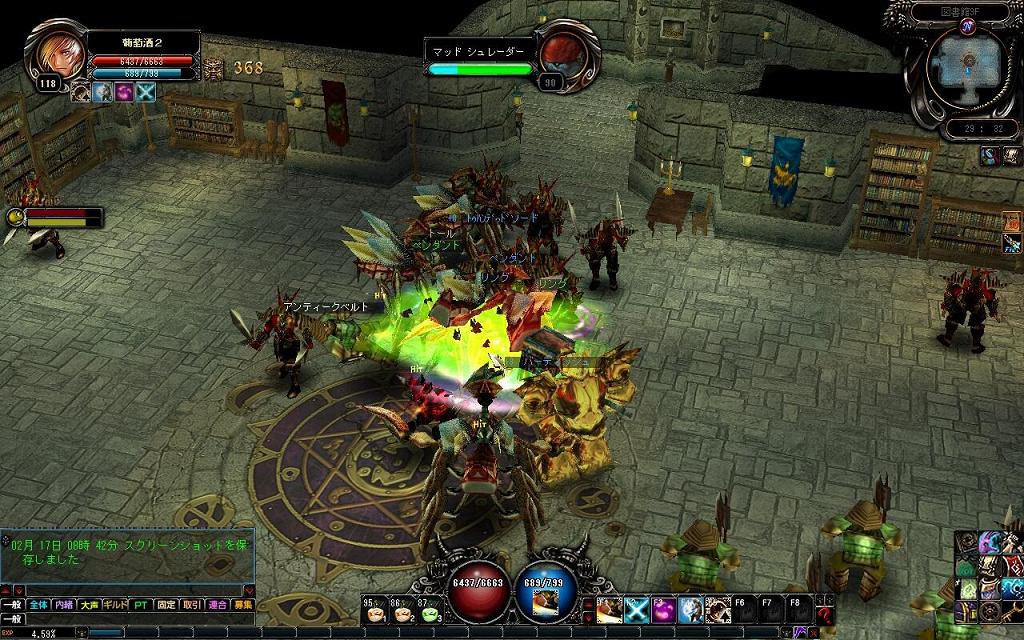
Task: Open the 募集 recruitment channel
Action: click(242, 605)
